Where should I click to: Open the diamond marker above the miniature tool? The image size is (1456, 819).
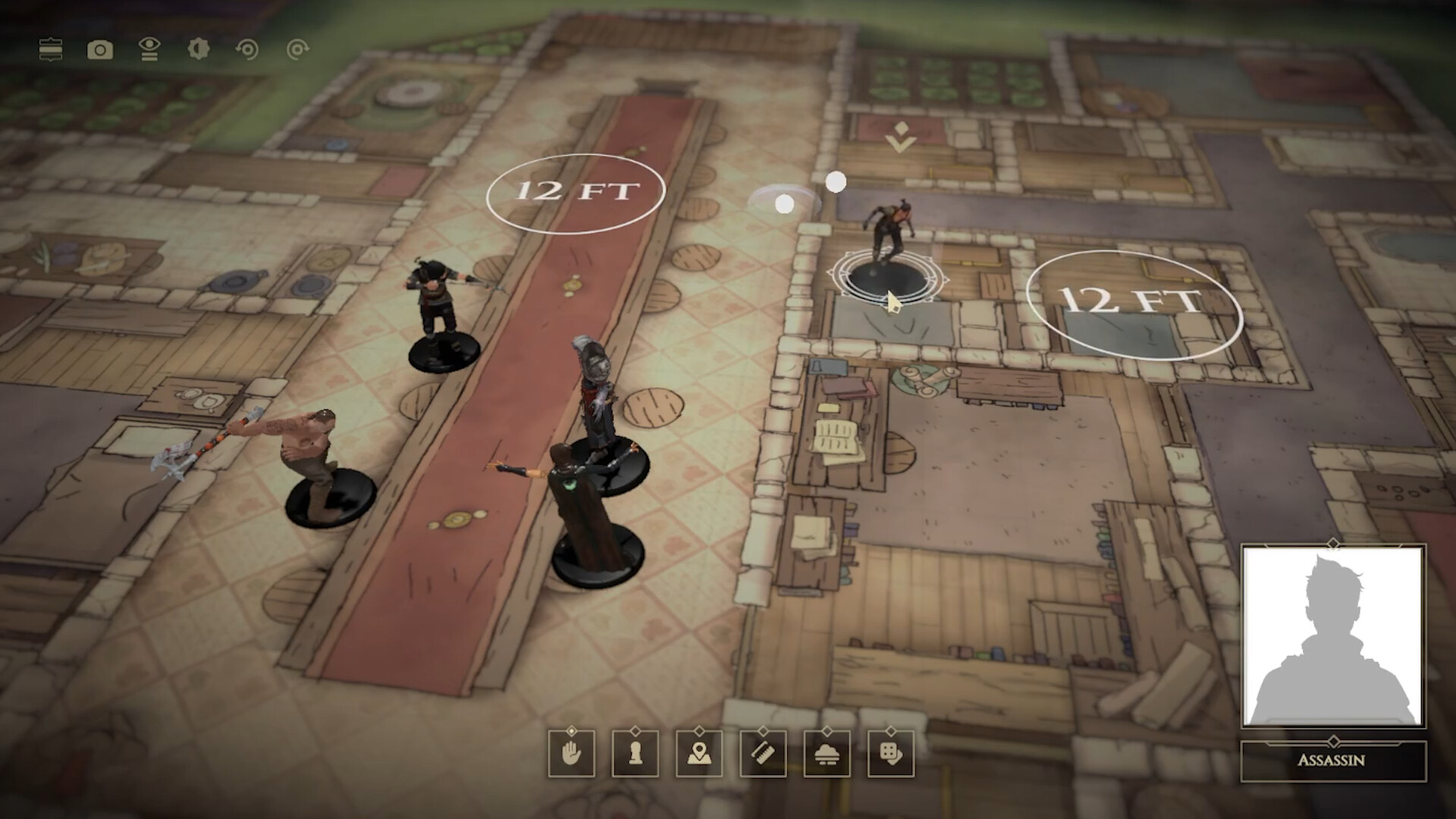[x=636, y=731]
